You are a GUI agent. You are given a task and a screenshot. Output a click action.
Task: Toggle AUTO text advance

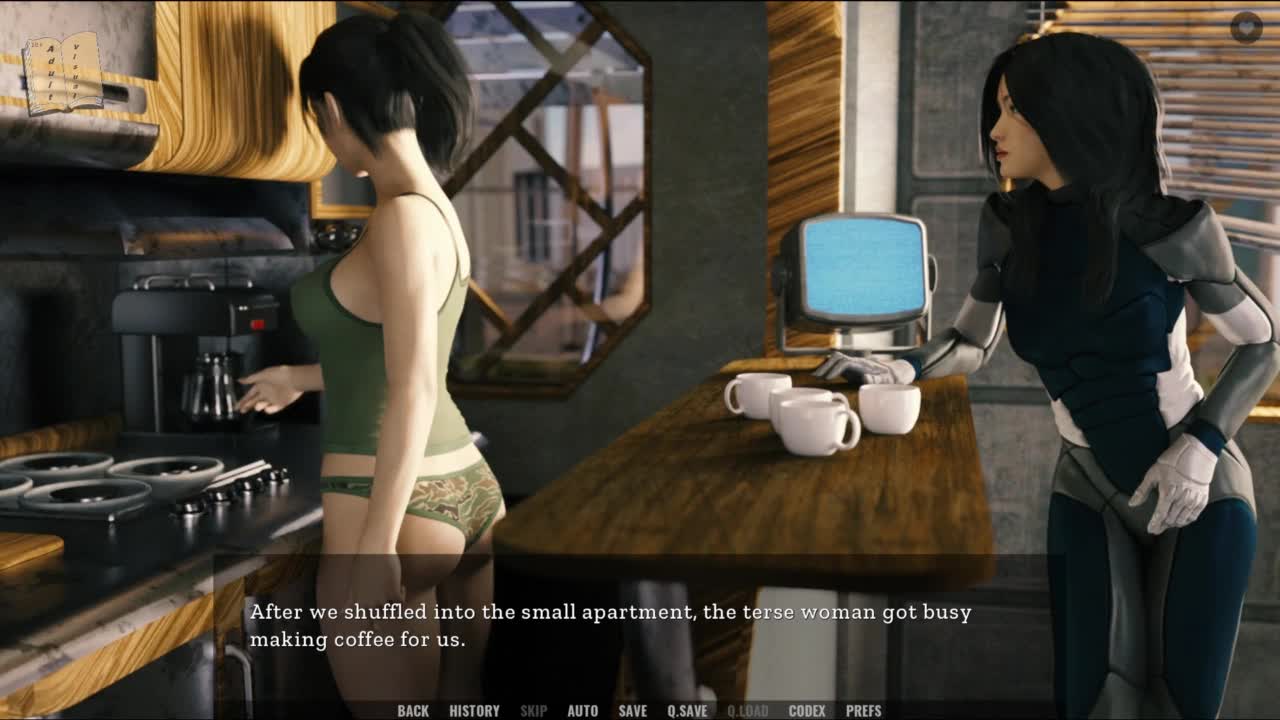(582, 711)
